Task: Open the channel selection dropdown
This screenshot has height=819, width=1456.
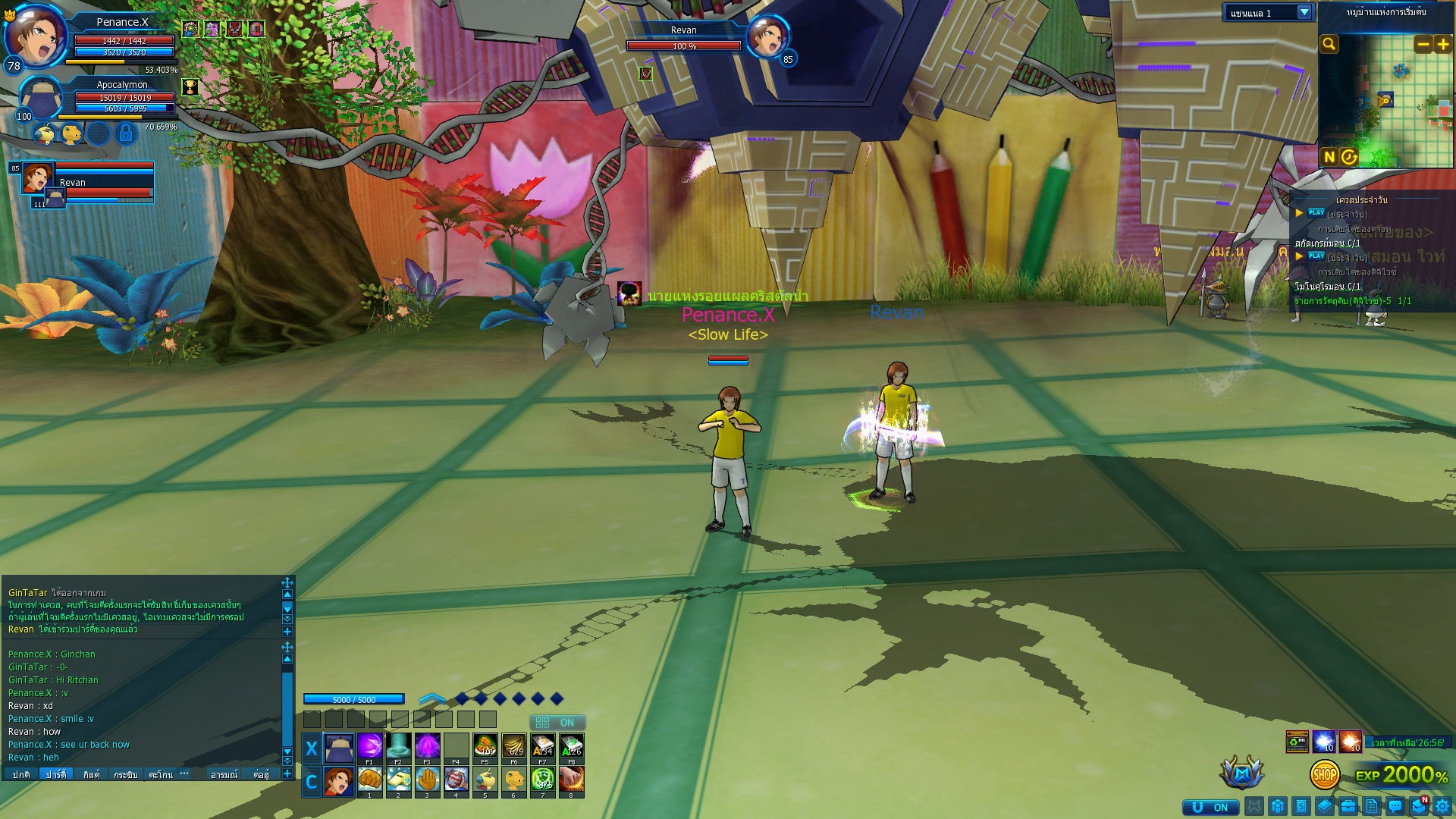Action: pos(1304,13)
